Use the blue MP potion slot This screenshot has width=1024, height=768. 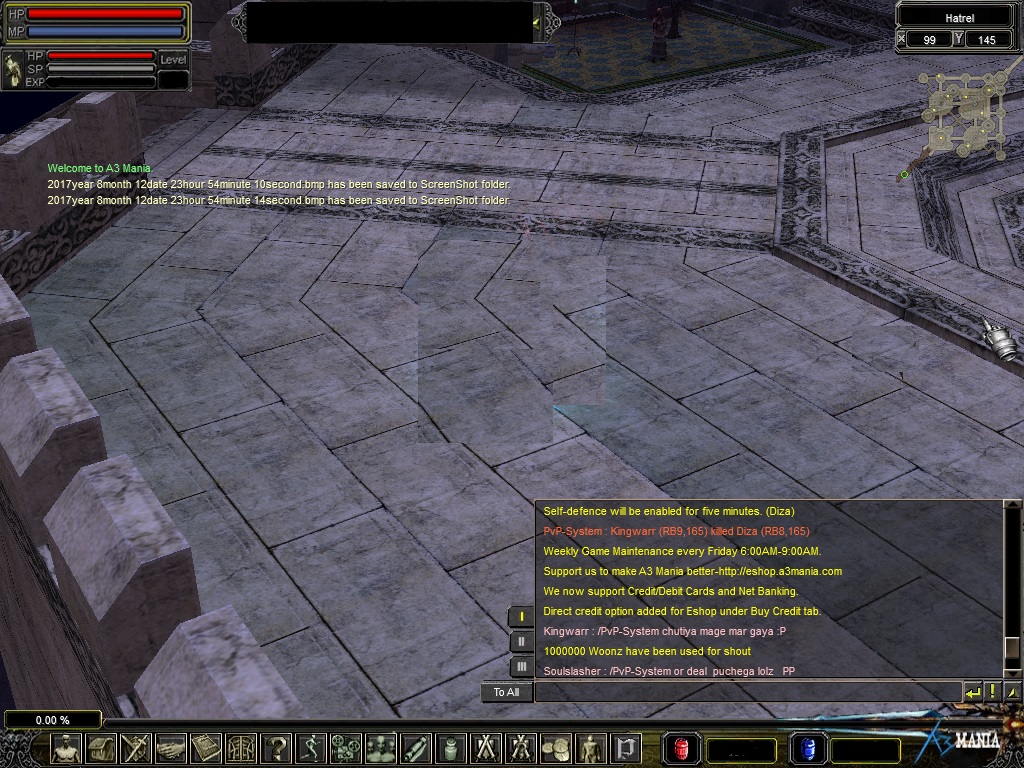click(x=808, y=748)
